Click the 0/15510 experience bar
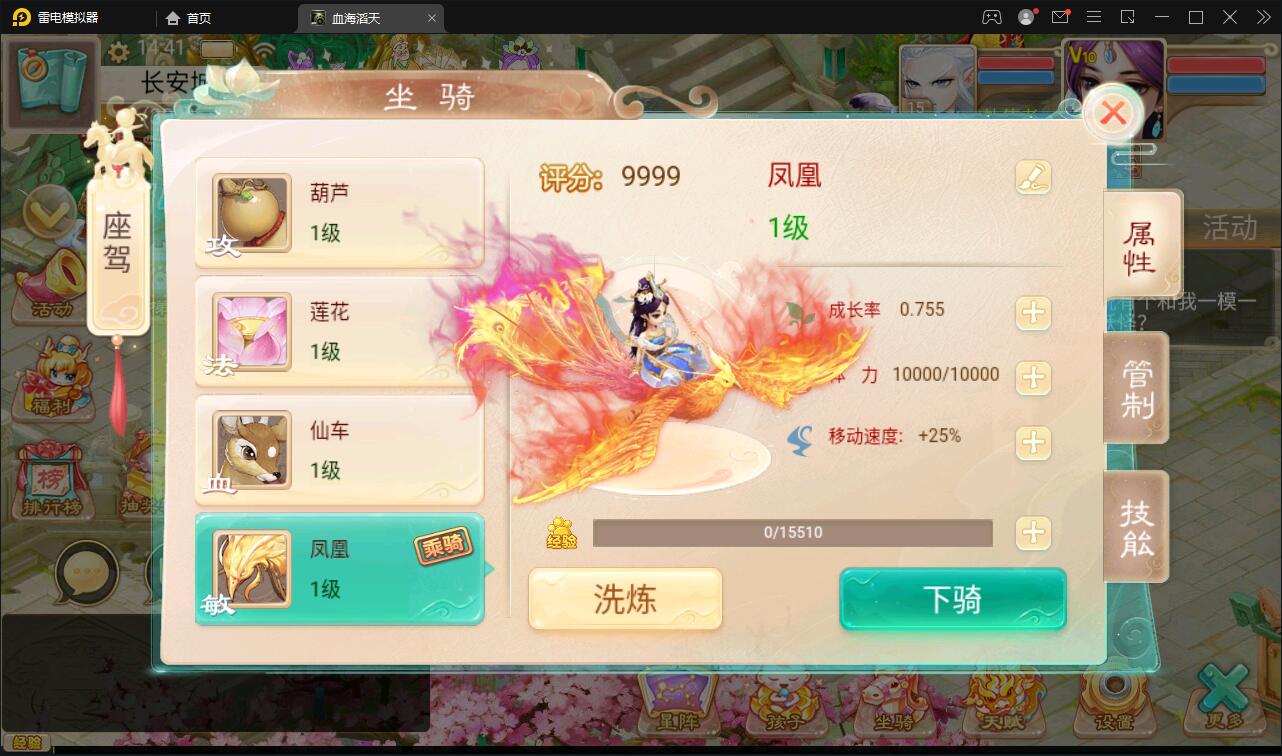 [793, 532]
